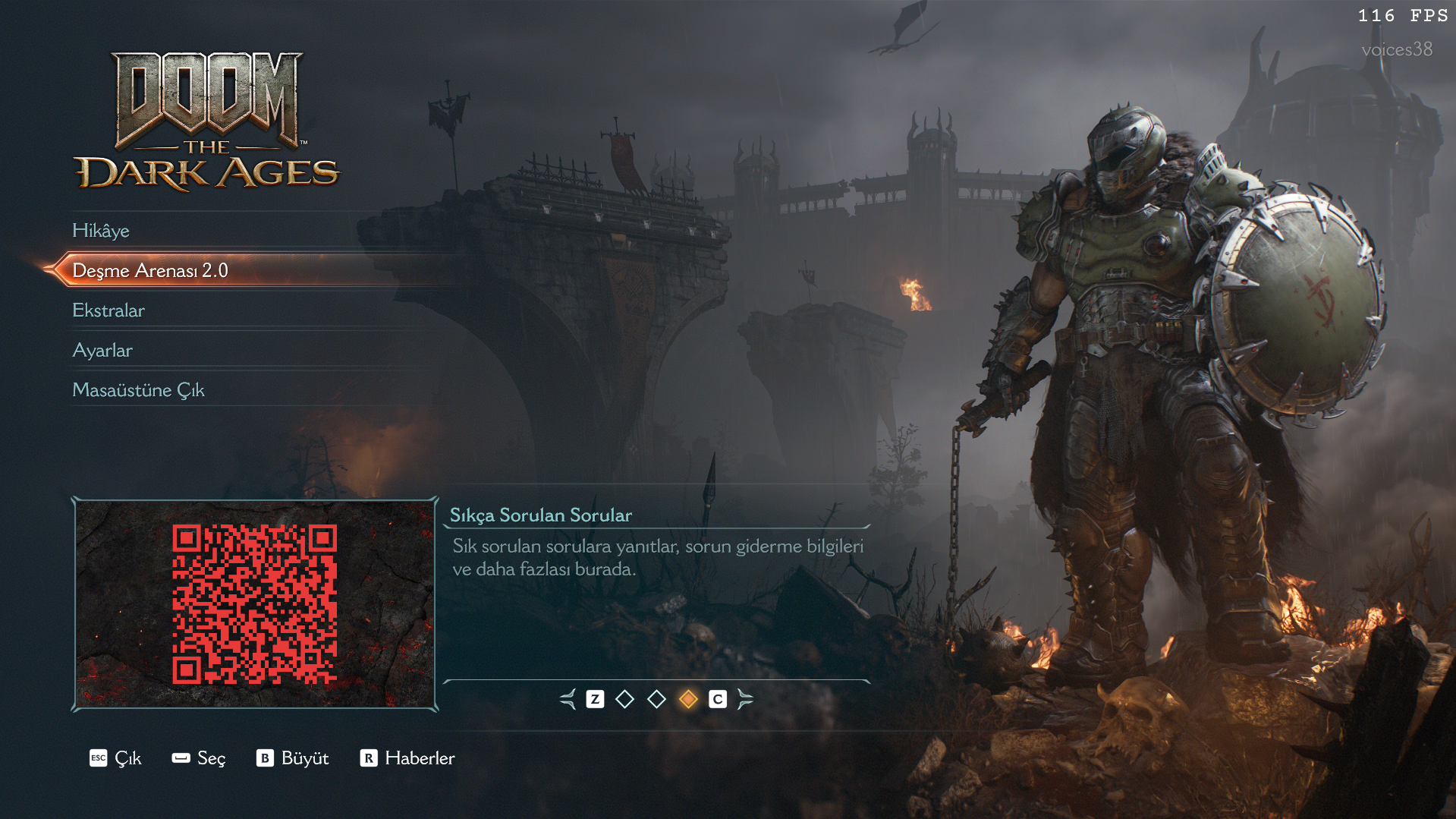The width and height of the screenshot is (1456, 819).
Task: Open the Ekstralar menu
Action: tap(108, 310)
